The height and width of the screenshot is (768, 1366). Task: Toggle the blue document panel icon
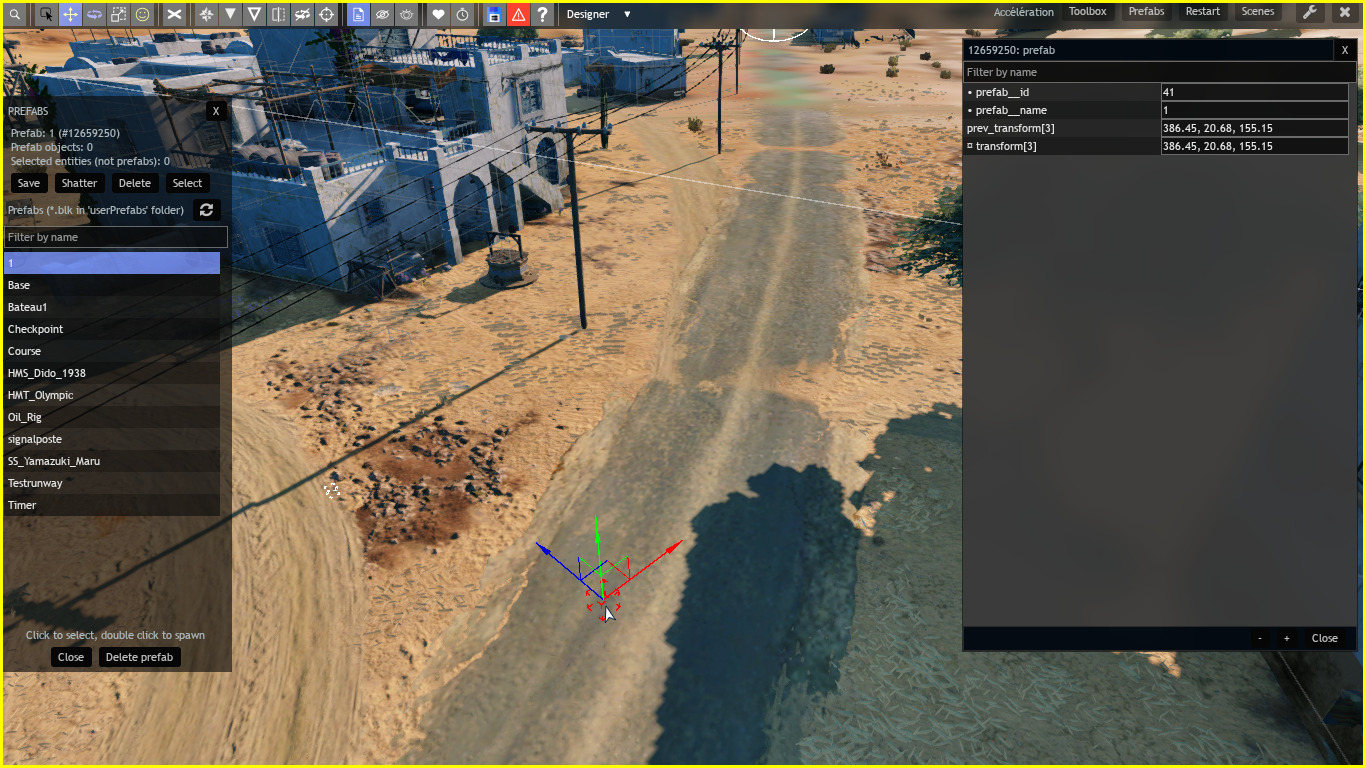click(x=359, y=15)
